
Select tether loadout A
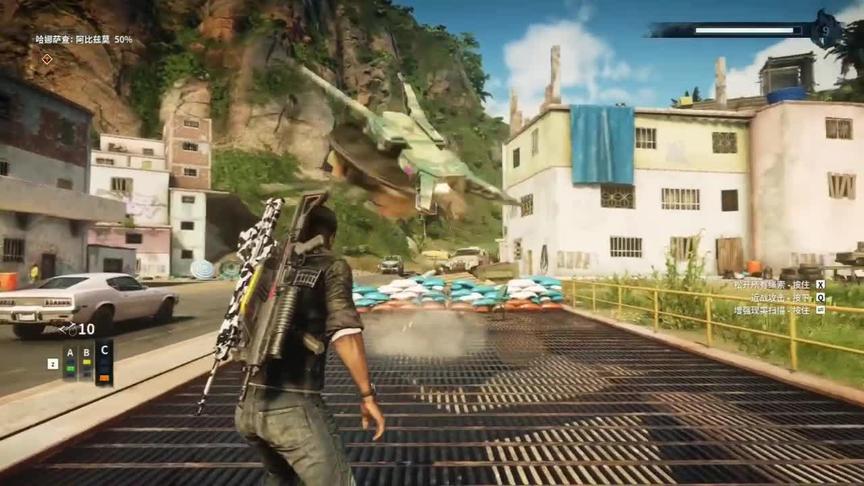[69, 361]
